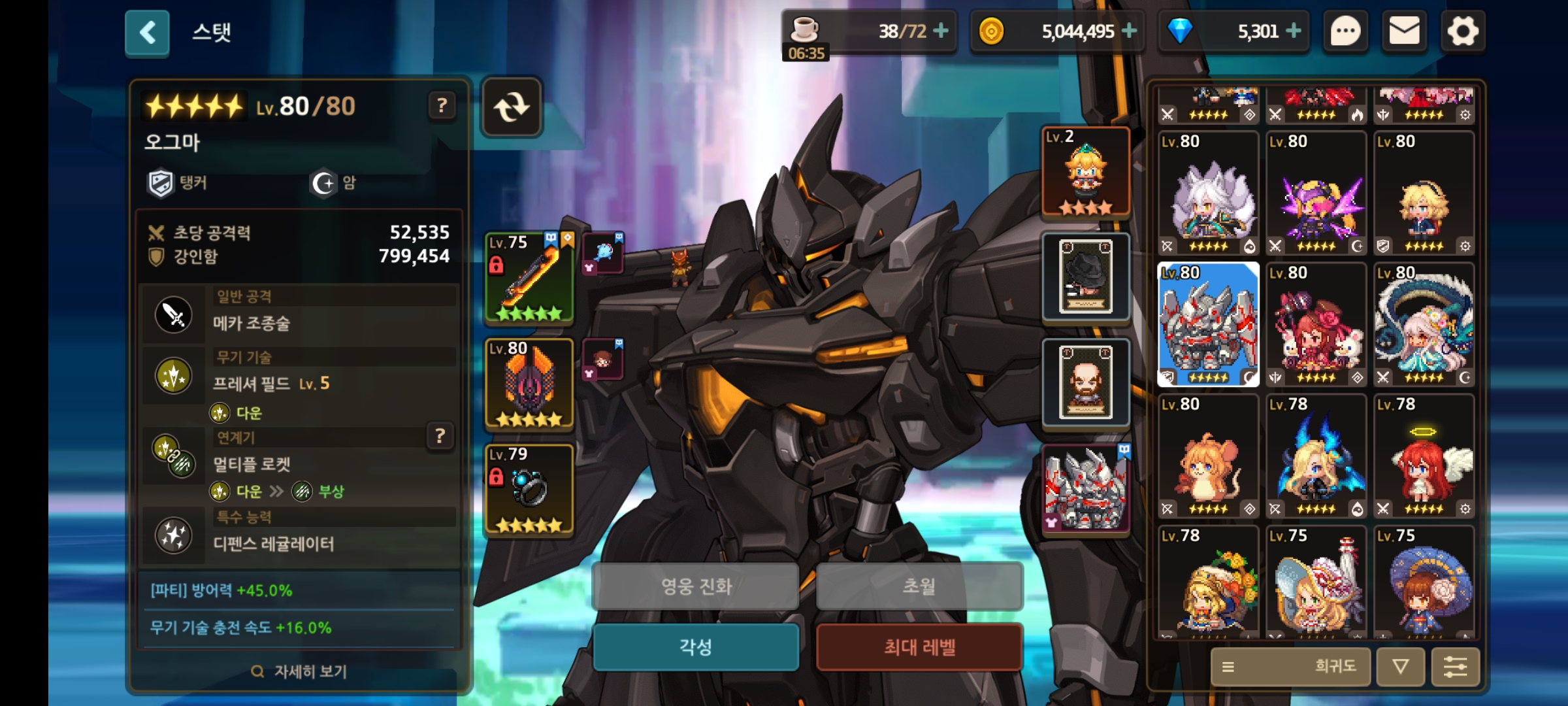Open the chat speech bubble
The width and height of the screenshot is (1568, 706).
point(1345,31)
